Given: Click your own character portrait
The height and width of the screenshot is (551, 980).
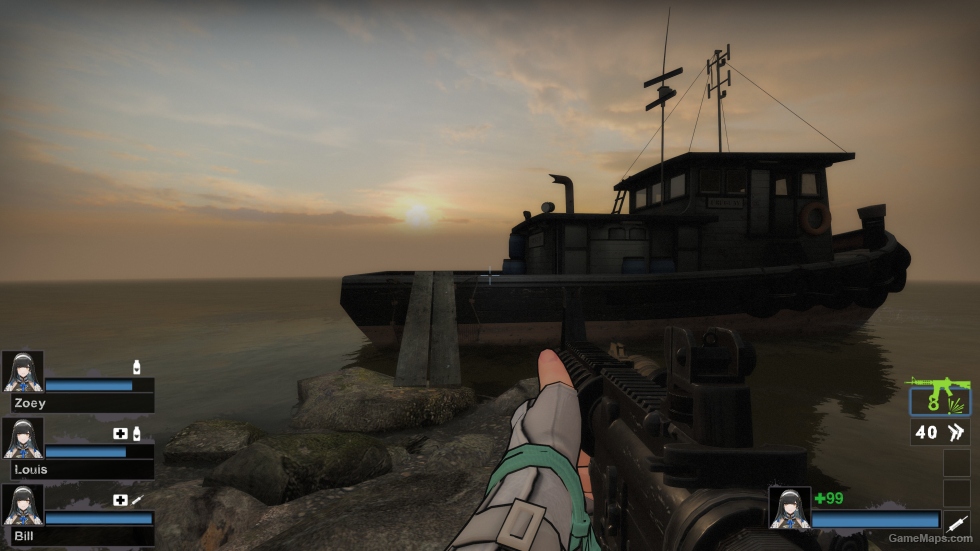Looking at the screenshot, I should (x=789, y=507).
